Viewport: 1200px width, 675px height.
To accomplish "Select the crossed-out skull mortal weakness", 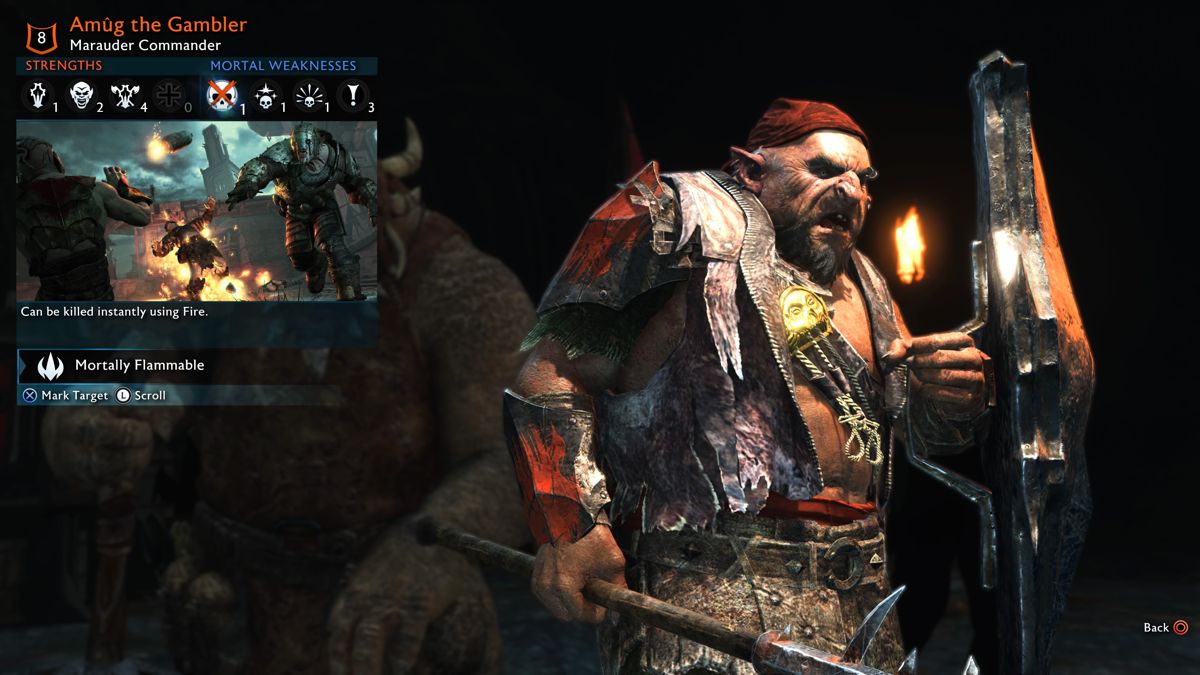I will point(221,96).
